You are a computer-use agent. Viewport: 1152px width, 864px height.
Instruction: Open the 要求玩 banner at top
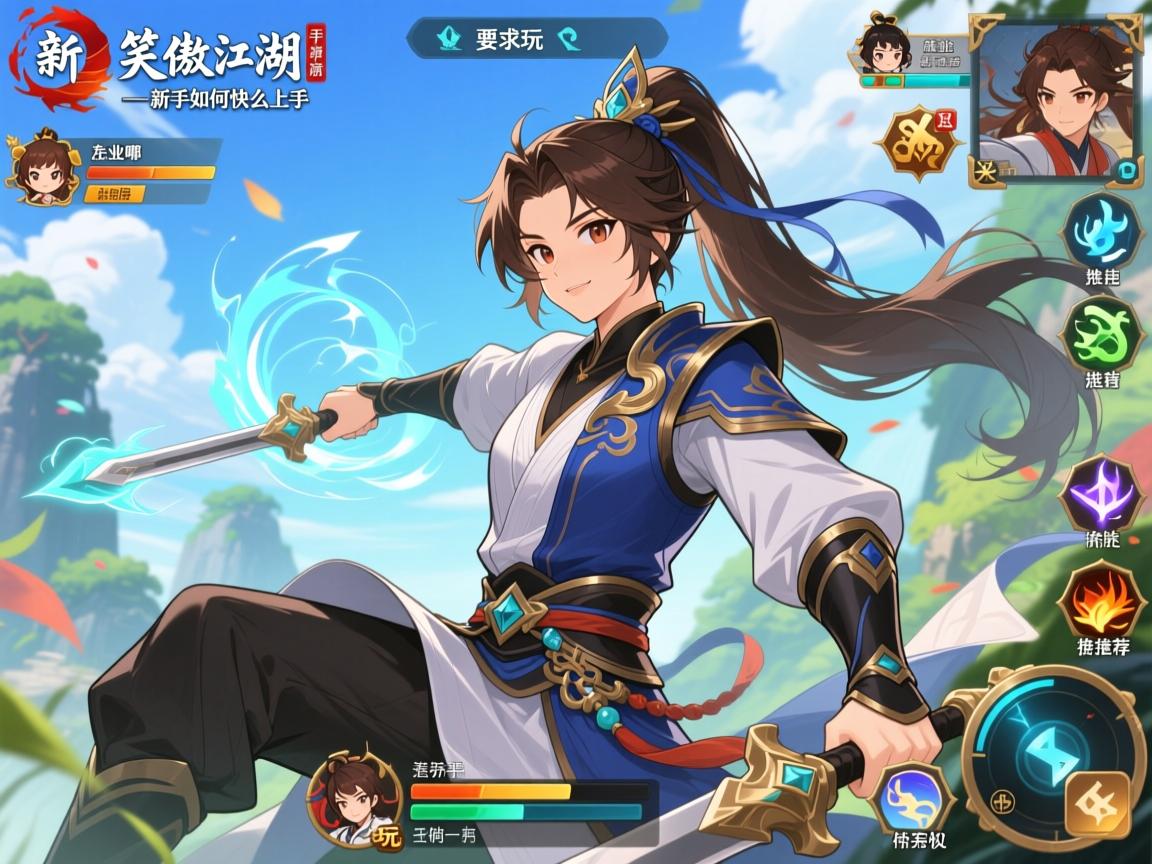pyautogui.click(x=535, y=39)
